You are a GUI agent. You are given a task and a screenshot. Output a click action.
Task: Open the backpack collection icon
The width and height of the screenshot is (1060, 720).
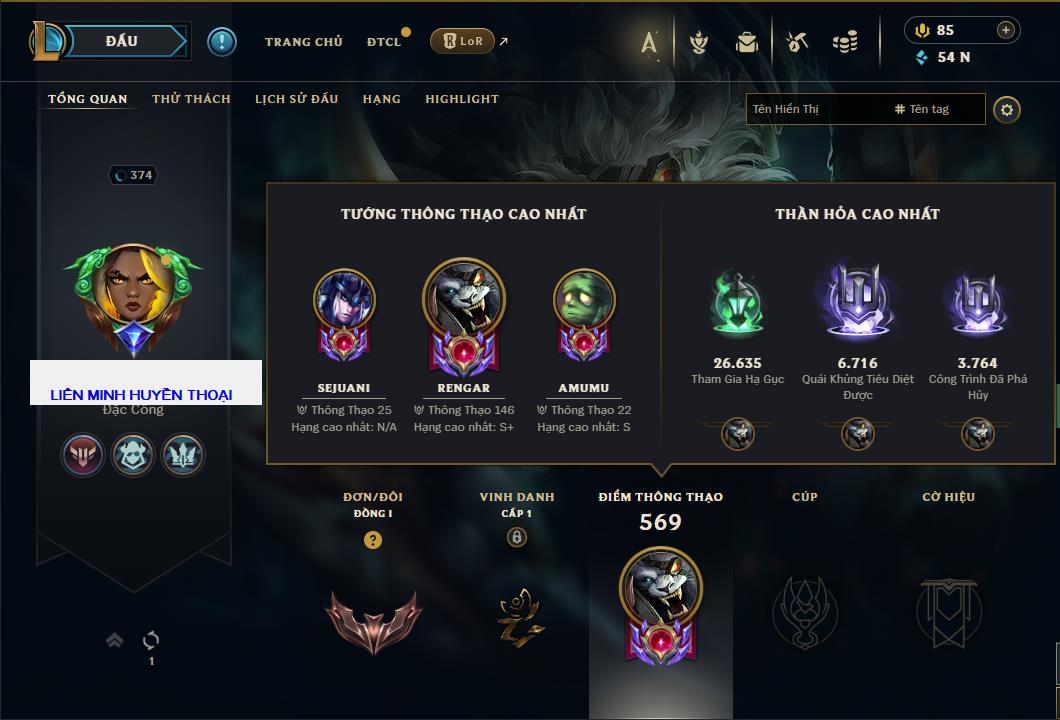click(747, 42)
